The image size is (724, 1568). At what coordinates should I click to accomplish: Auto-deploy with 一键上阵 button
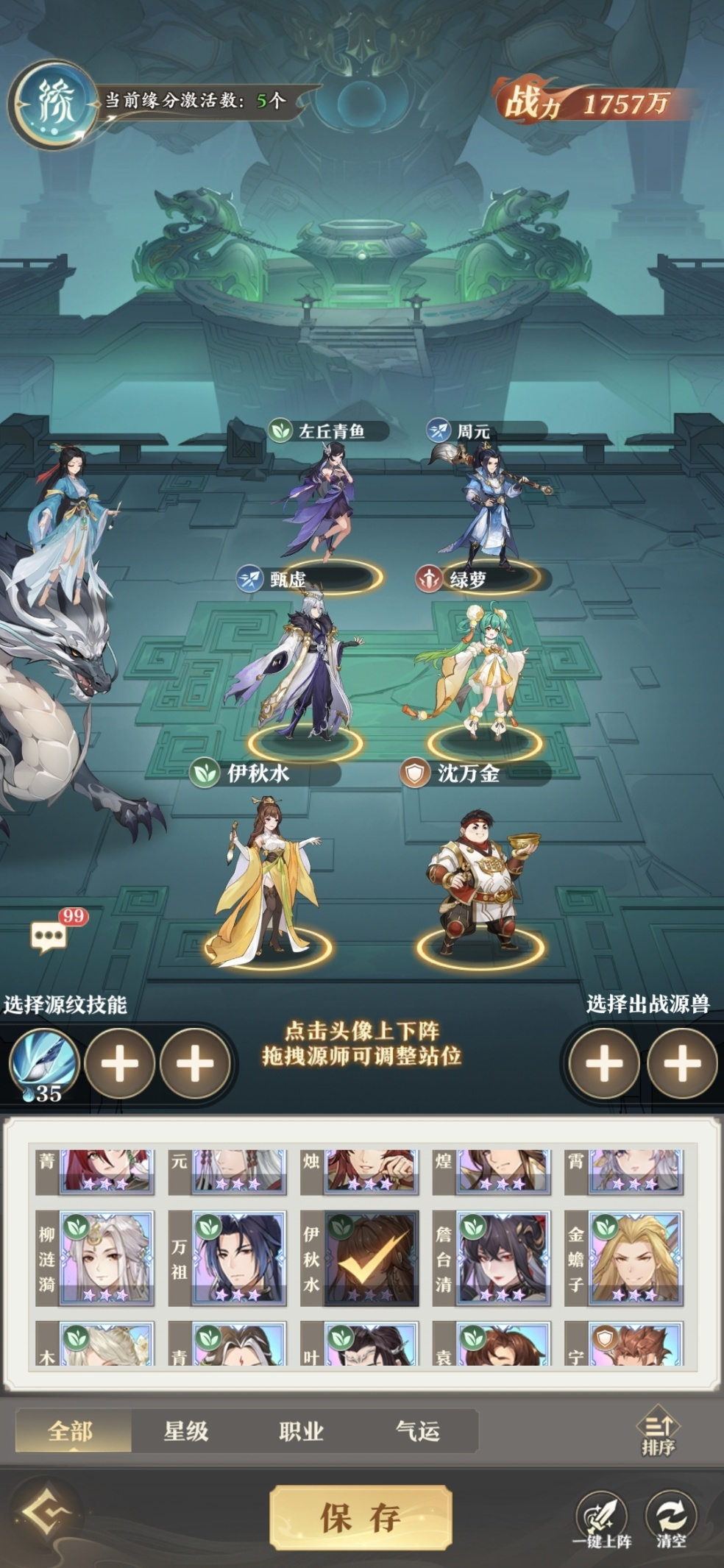[x=601, y=1519]
